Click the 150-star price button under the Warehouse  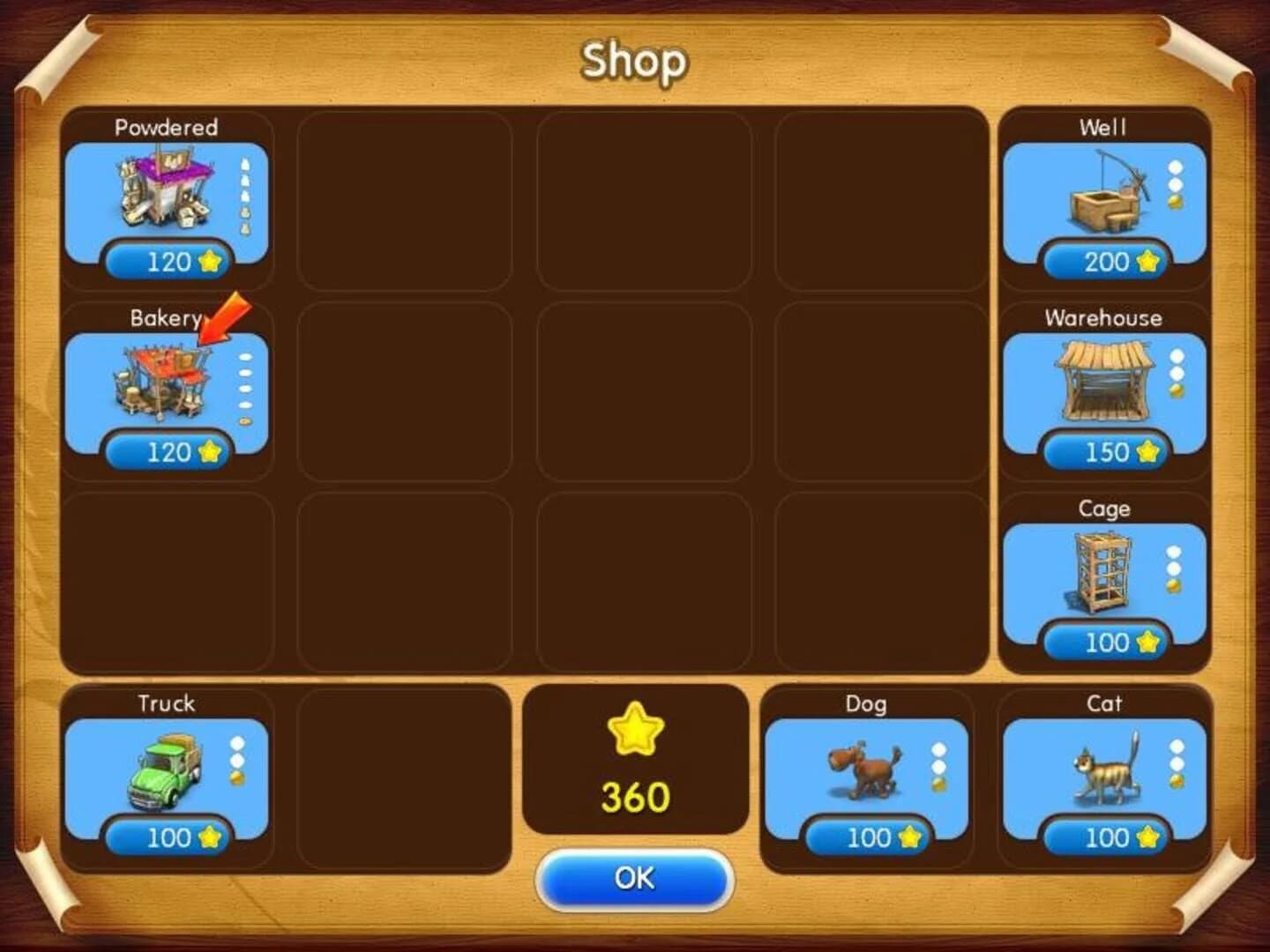1103,452
